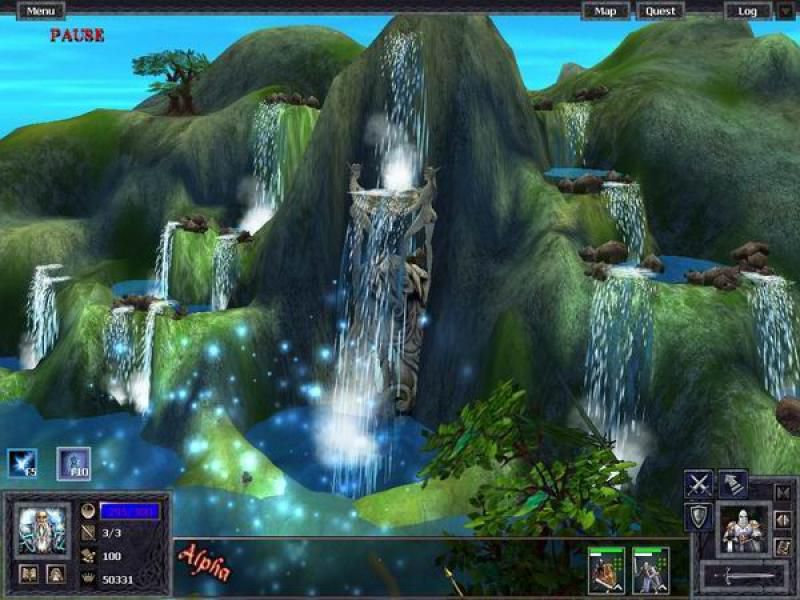Screen dimensions: 800x600
Task: Cast the lightning spell marked F5
Action: [x=22, y=463]
